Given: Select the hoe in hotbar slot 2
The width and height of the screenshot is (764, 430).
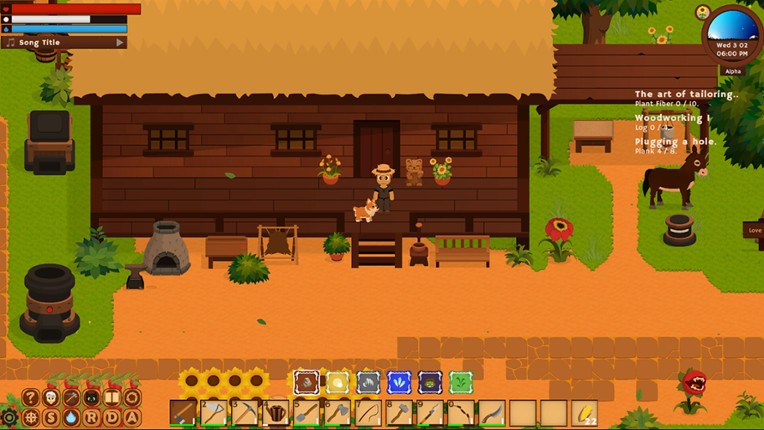Looking at the screenshot, I should coord(214,412).
